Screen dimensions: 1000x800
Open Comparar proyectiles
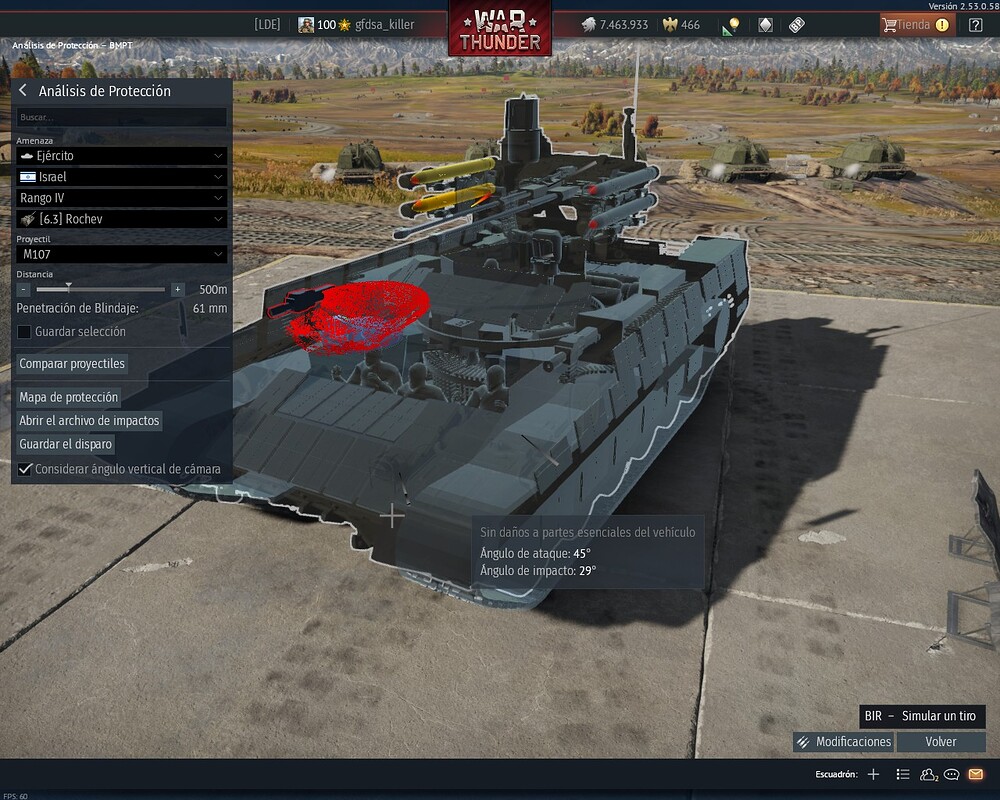[72, 364]
